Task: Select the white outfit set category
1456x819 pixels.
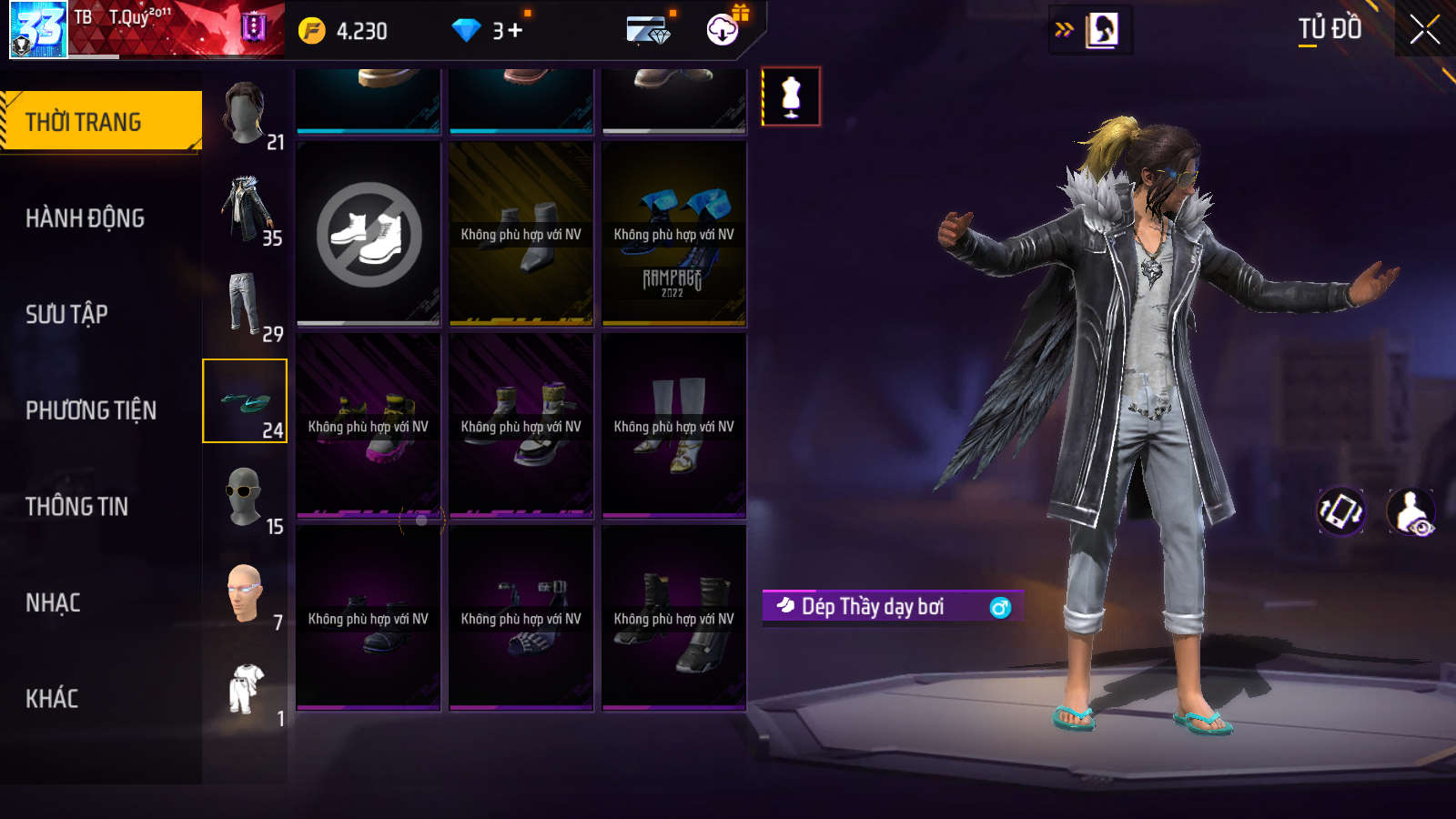Action: click(246, 691)
